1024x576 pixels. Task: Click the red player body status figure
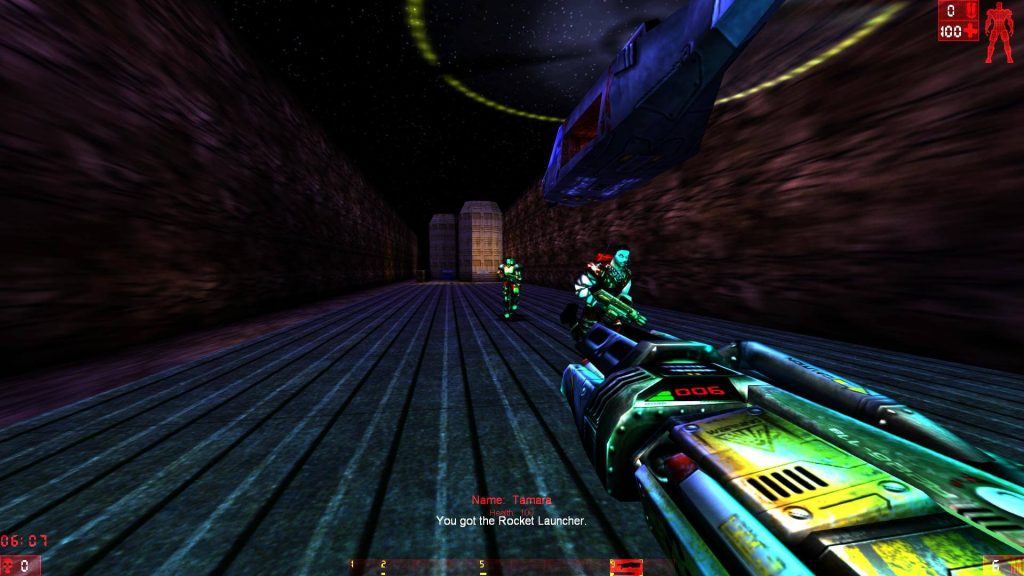click(x=998, y=32)
